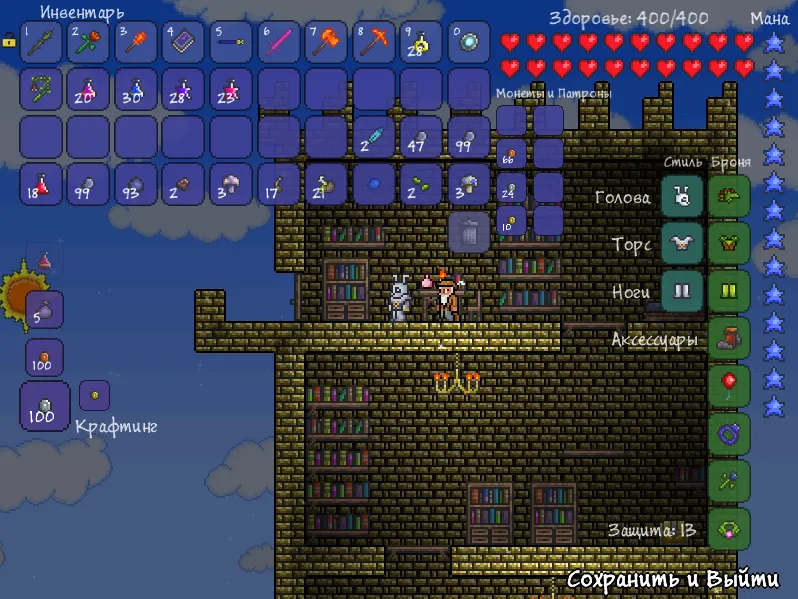798x599 pixels.
Task: Select the stack of 30 blue potions
Action: [x=136, y=89]
